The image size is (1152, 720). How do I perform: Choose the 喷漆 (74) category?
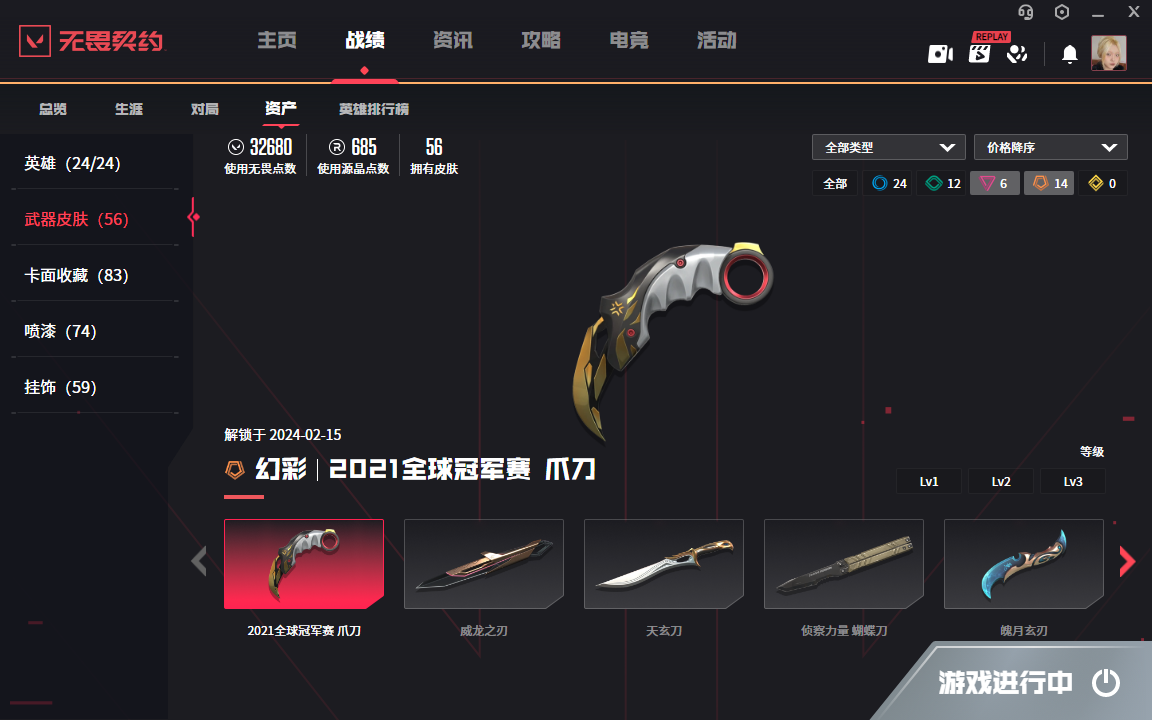click(60, 331)
